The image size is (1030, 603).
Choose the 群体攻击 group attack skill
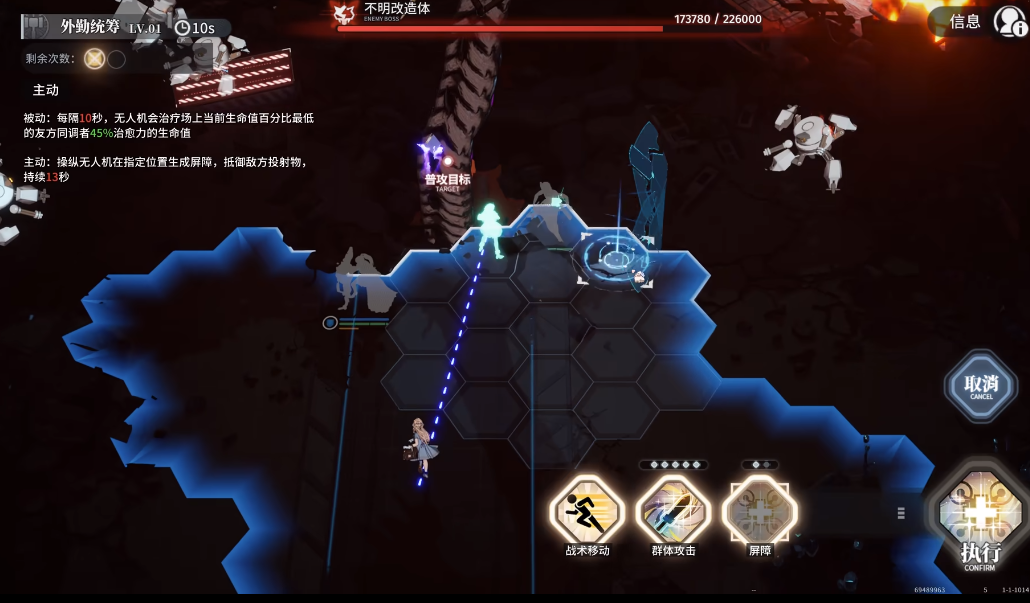click(x=673, y=511)
